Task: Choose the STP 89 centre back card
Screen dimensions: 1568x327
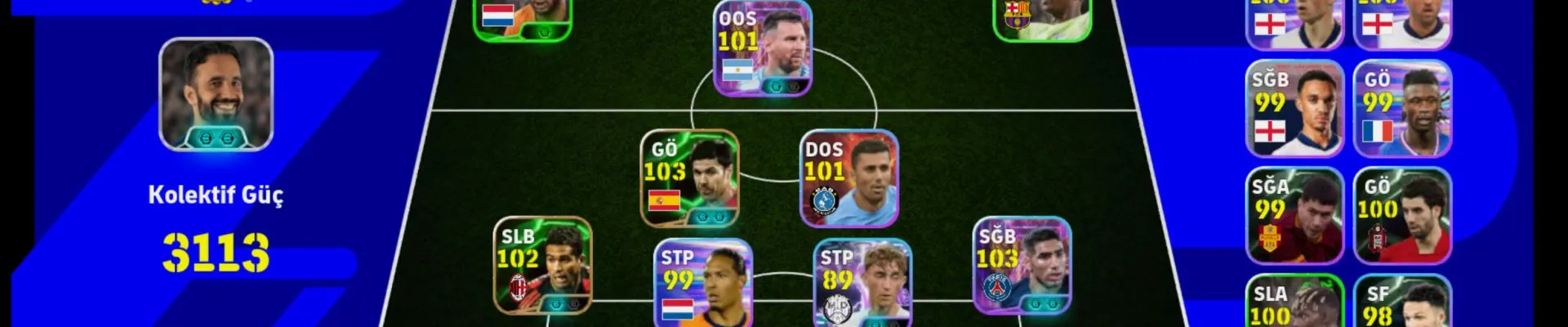Action: click(x=862, y=284)
